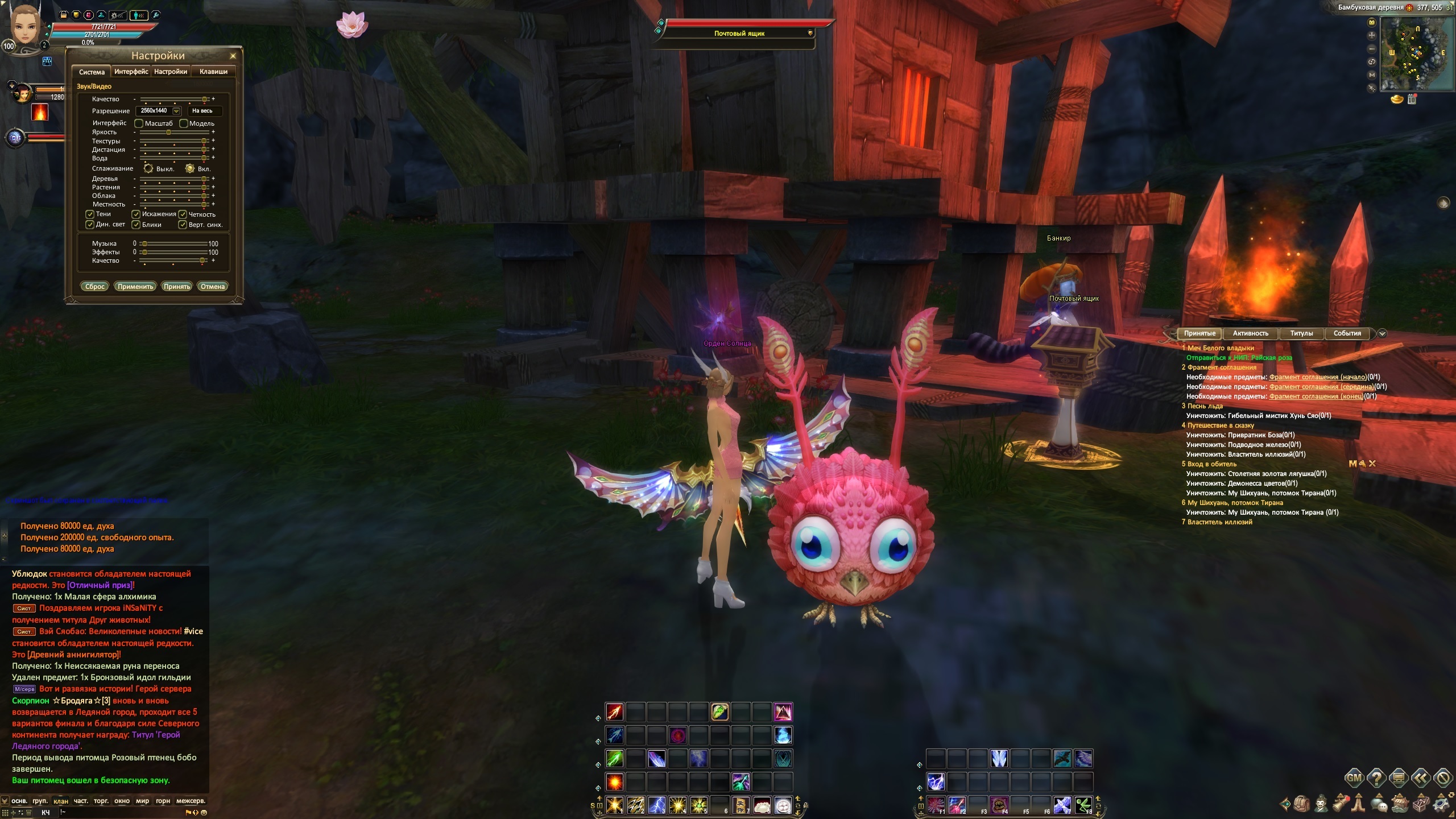Open the GM support button

(x=1354, y=777)
